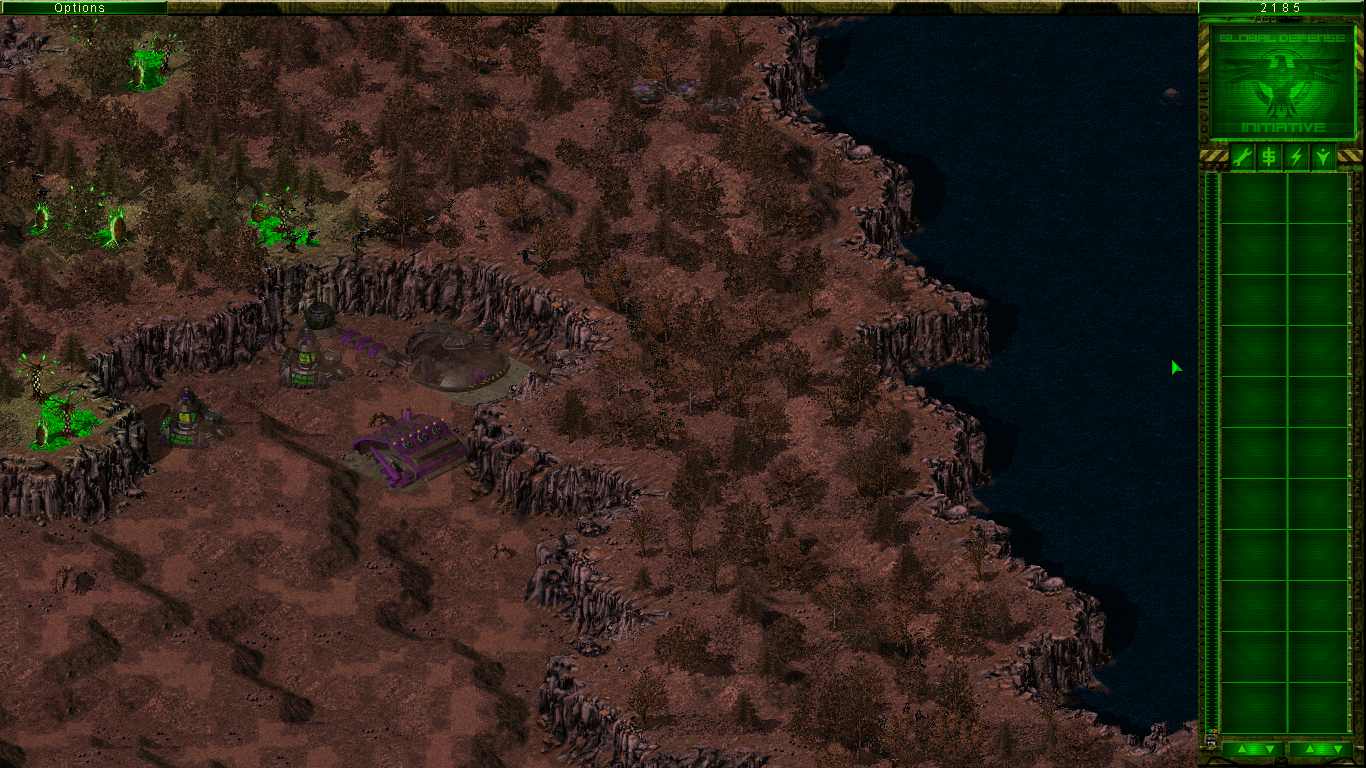Click the power management lightning bolt icon

click(x=1295, y=158)
